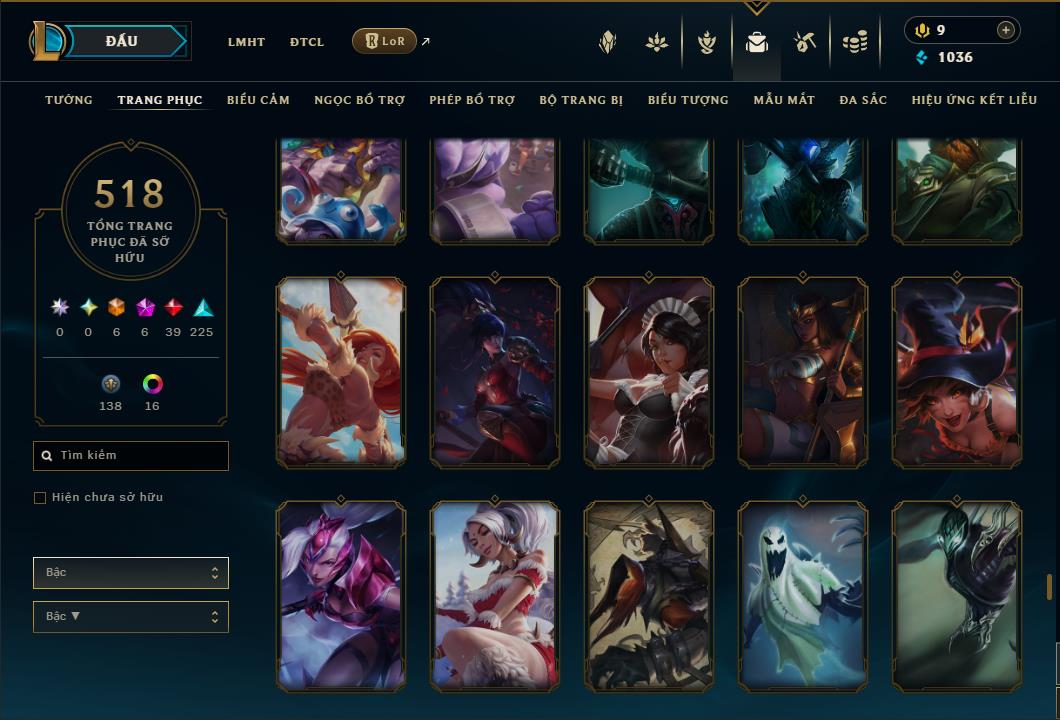Click the ĐẤU play button
The width and height of the screenshot is (1060, 720).
coord(122,41)
